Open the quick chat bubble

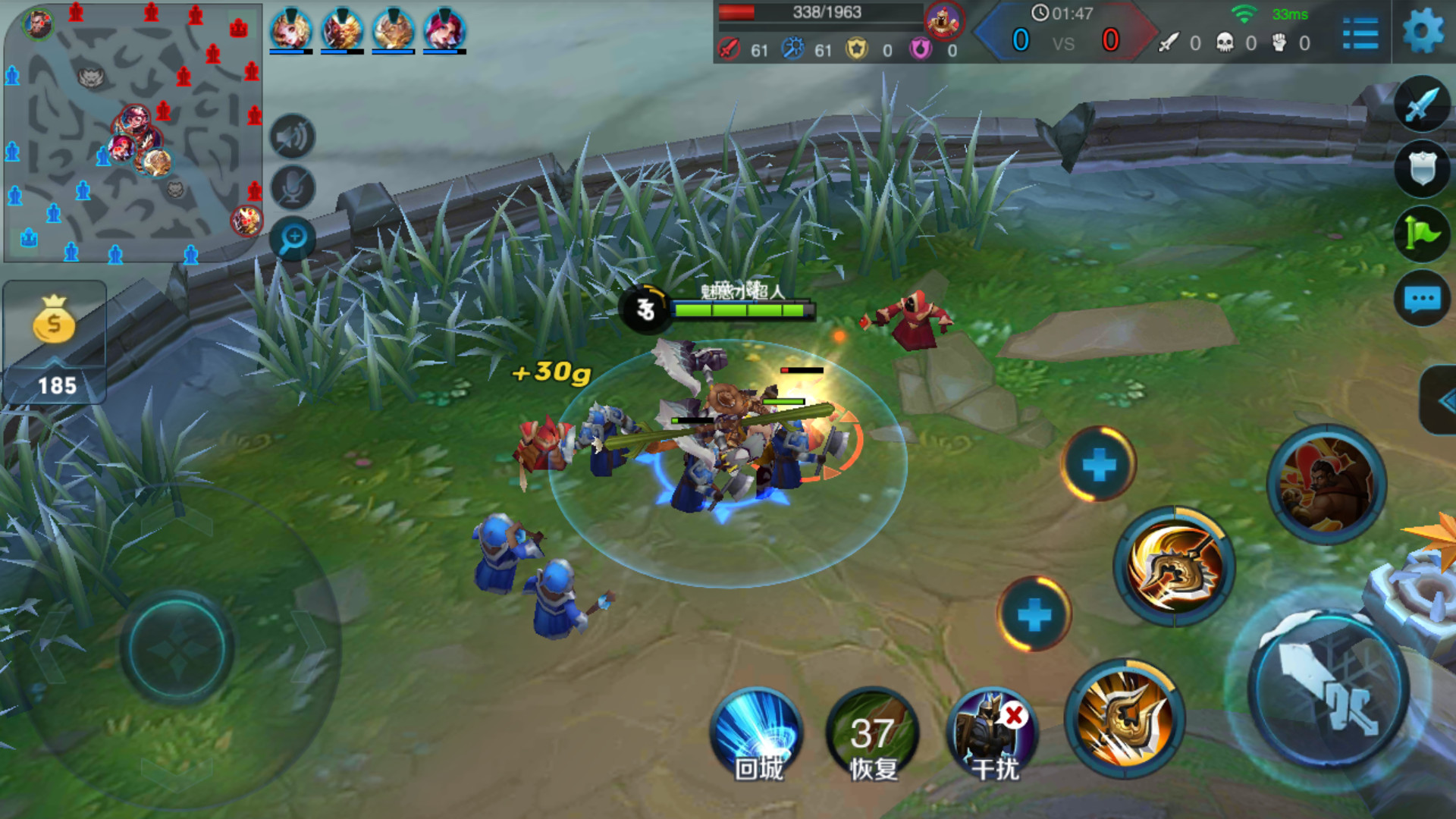click(x=1422, y=299)
